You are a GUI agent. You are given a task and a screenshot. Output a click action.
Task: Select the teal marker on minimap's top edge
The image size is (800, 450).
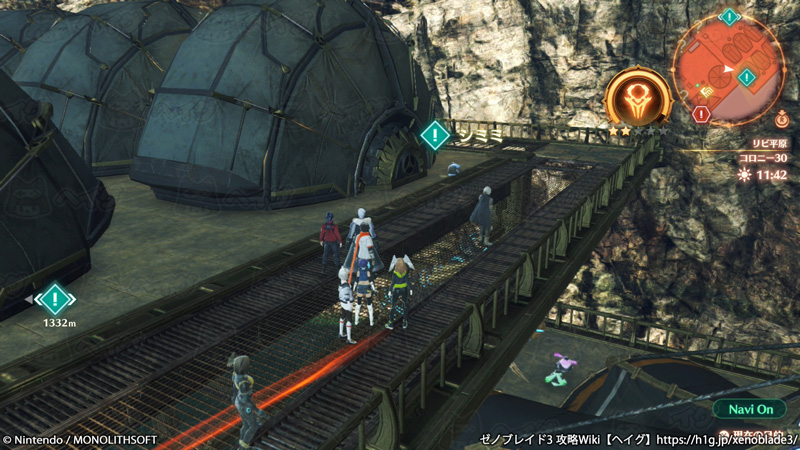[729, 16]
